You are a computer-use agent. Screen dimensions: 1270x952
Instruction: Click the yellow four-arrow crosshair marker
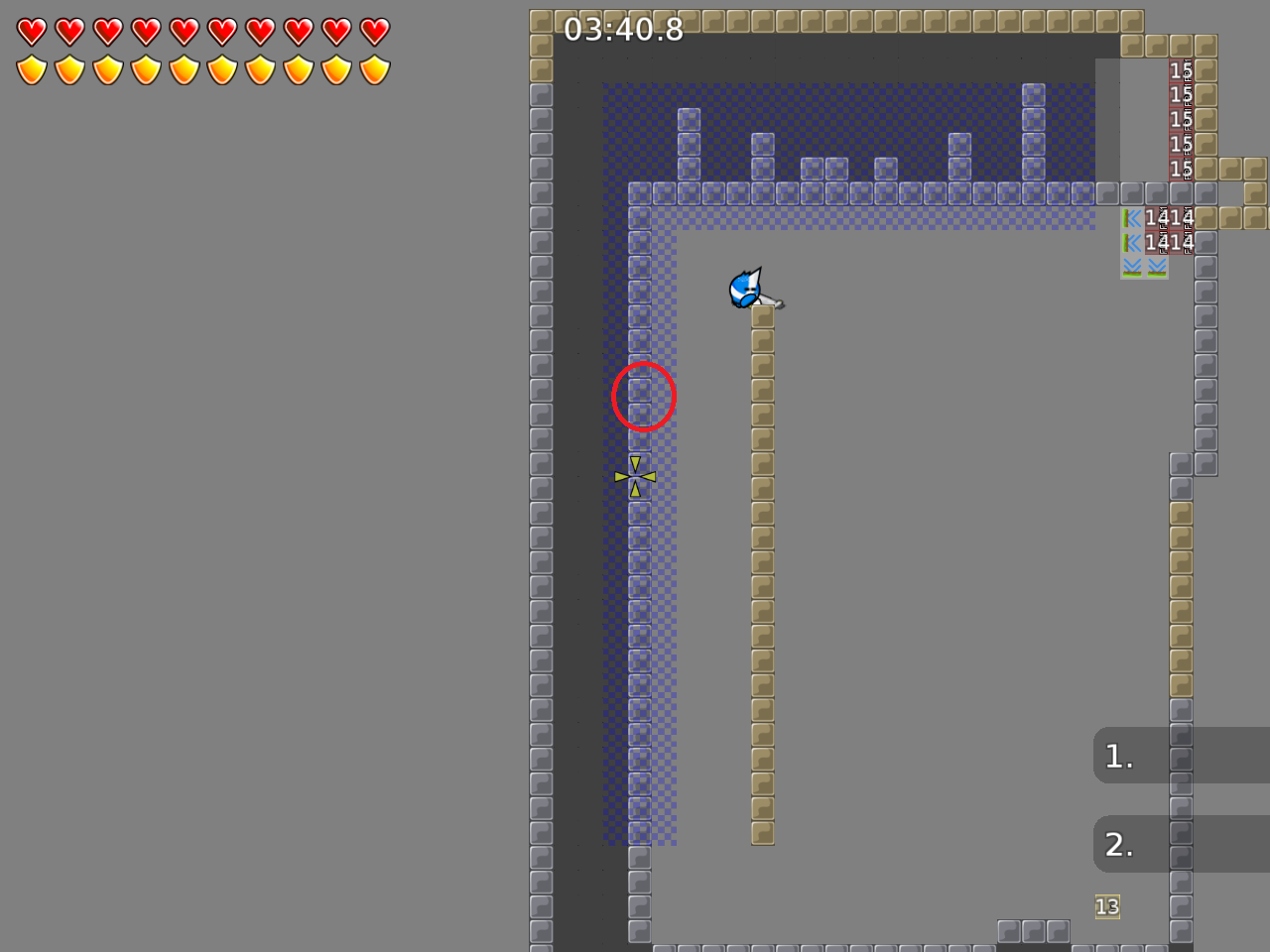634,476
